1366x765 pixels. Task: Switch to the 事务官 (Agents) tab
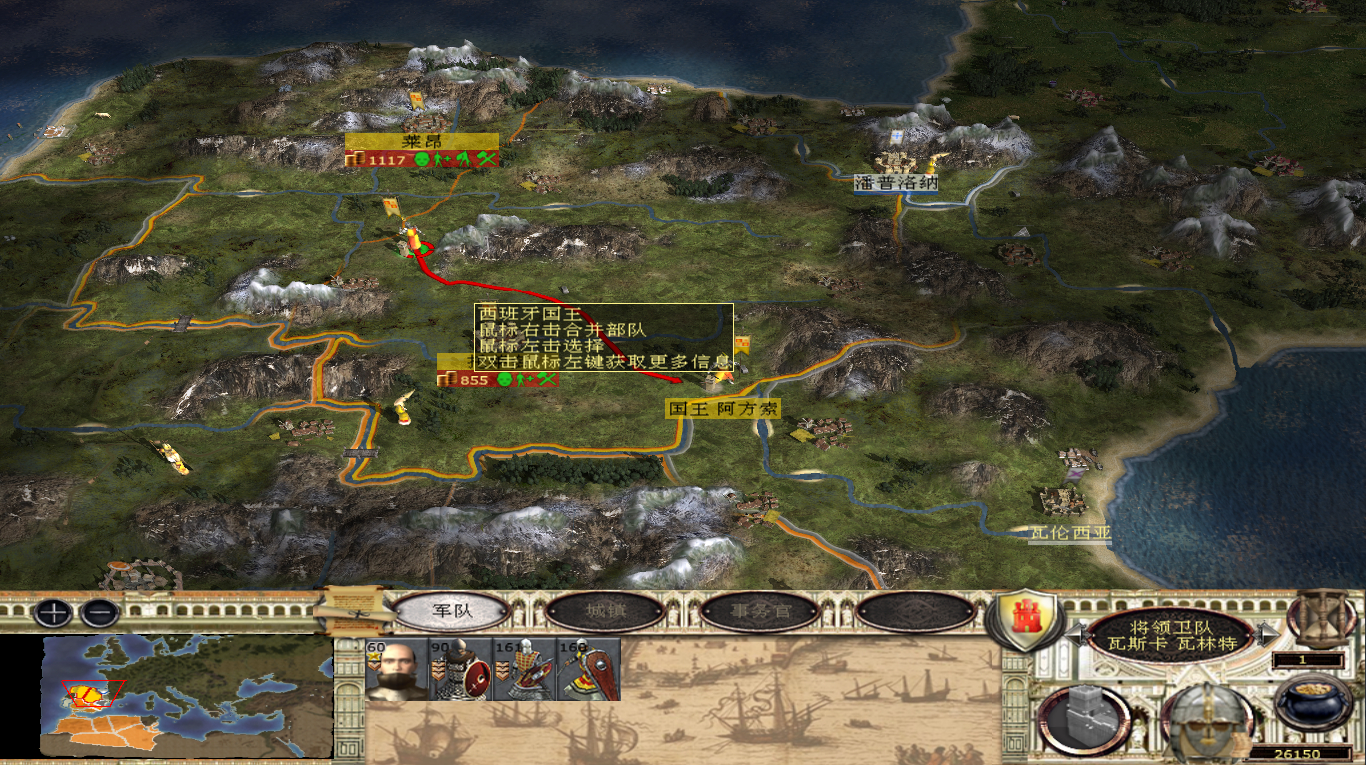(x=759, y=611)
